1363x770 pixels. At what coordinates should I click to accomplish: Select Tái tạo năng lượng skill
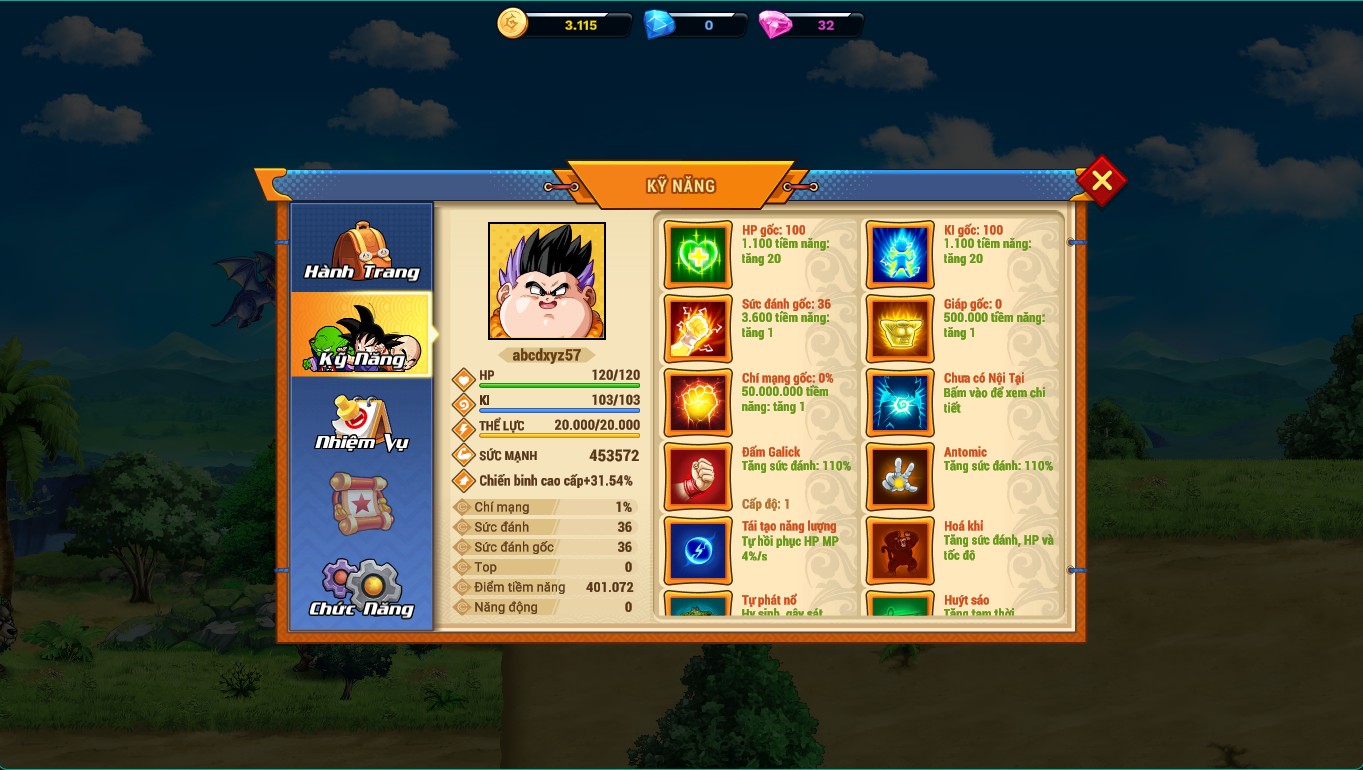698,551
